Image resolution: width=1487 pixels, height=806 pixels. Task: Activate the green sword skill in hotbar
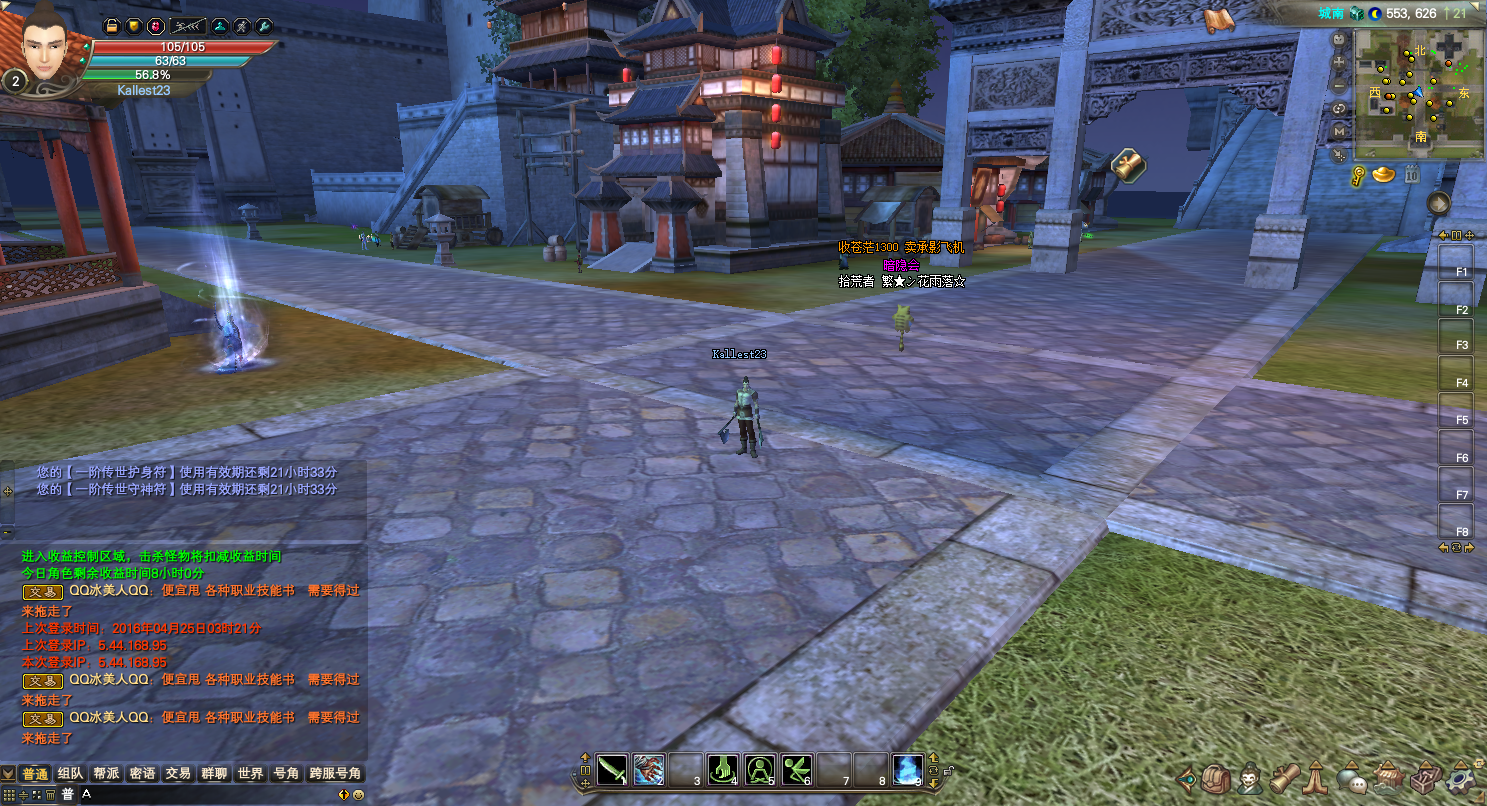coord(611,769)
